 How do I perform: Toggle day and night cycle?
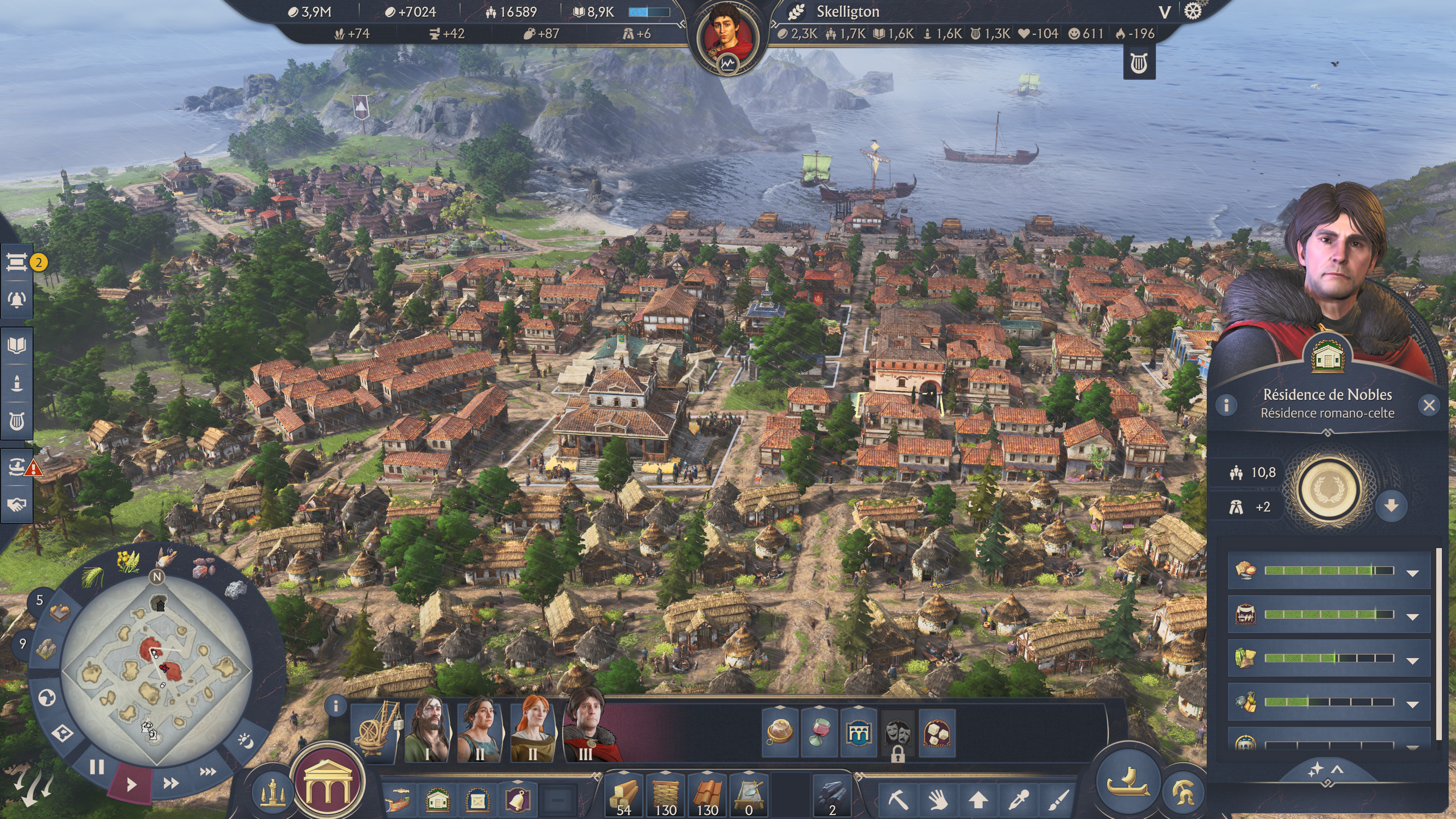[x=246, y=741]
